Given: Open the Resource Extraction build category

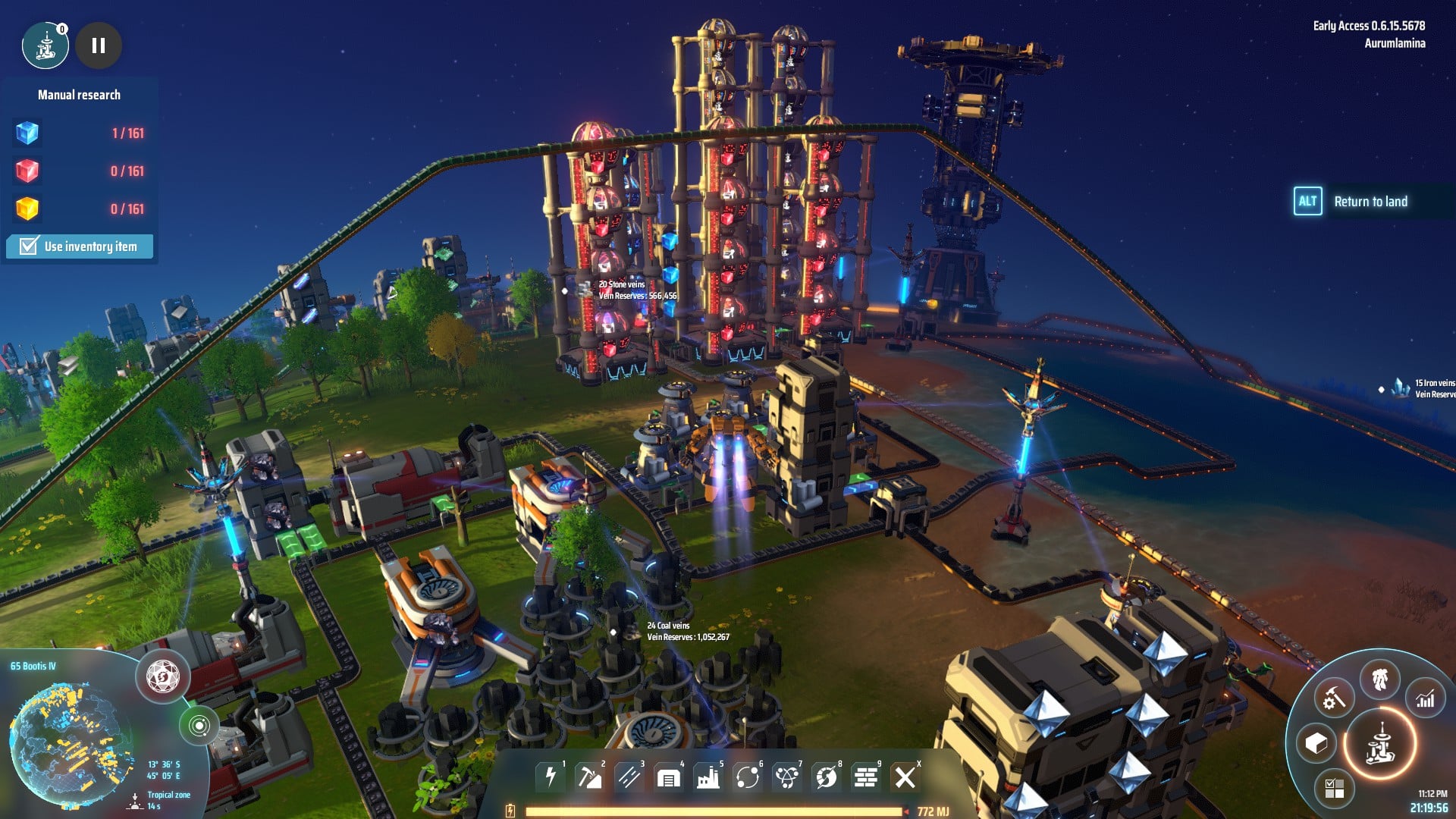Looking at the screenshot, I should click(x=590, y=777).
